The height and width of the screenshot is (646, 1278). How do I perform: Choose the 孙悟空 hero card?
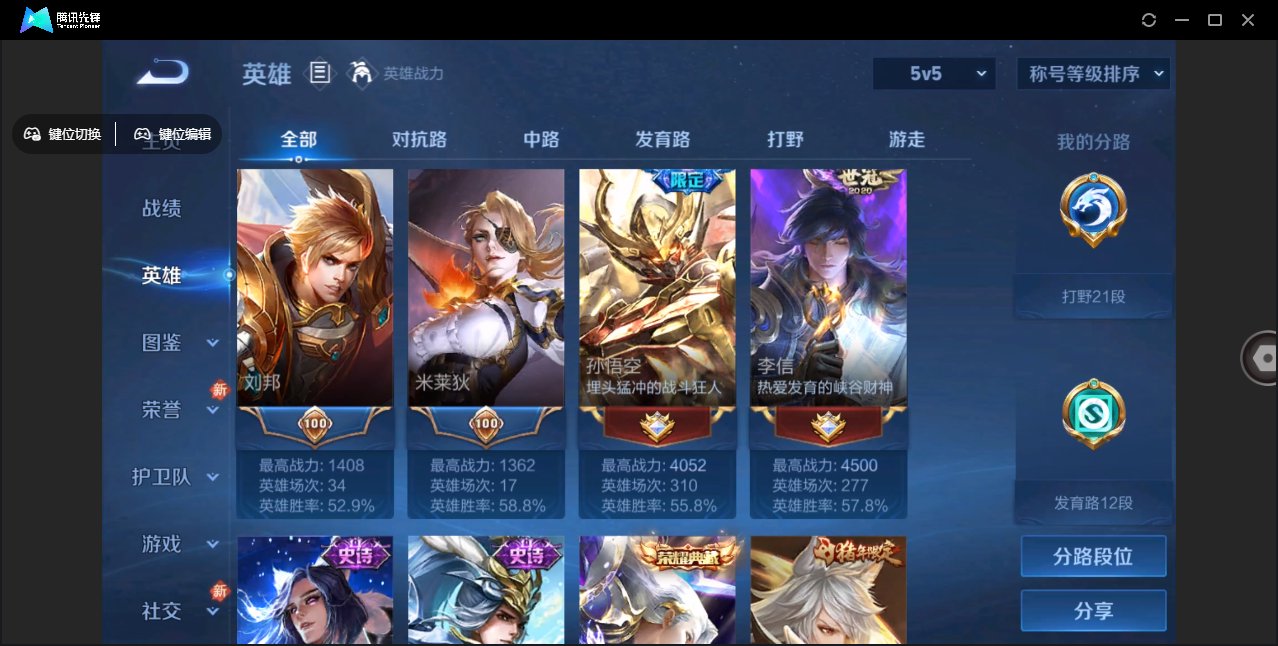(x=657, y=290)
